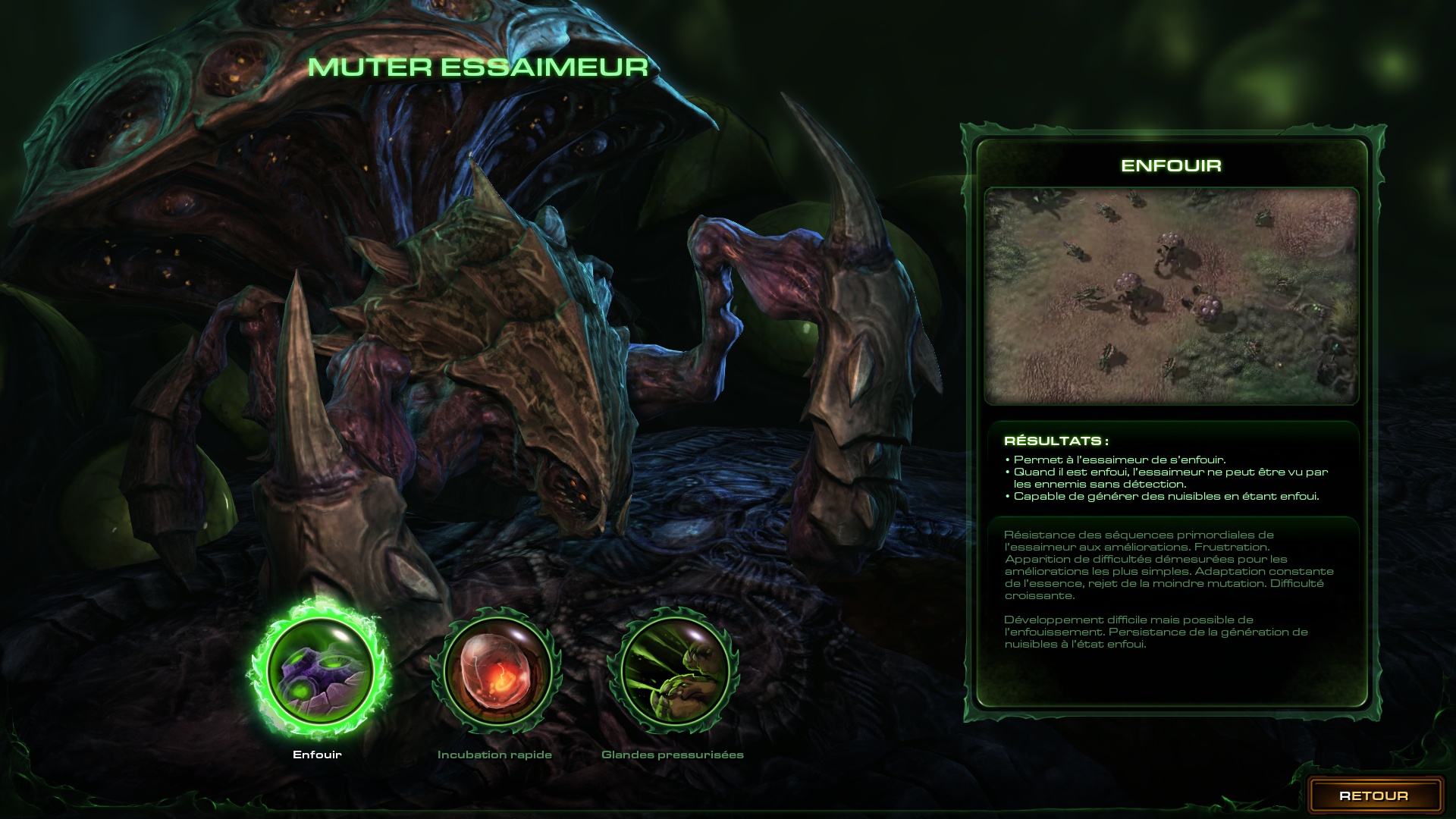
Task: Click the Retour button
Action: (x=1373, y=795)
